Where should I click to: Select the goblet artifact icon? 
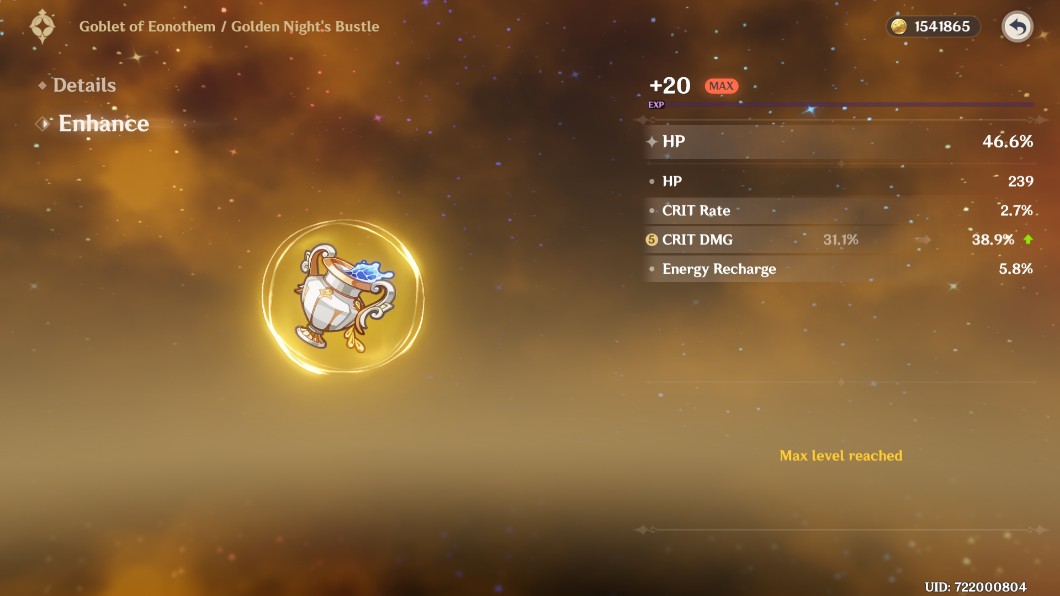click(342, 299)
